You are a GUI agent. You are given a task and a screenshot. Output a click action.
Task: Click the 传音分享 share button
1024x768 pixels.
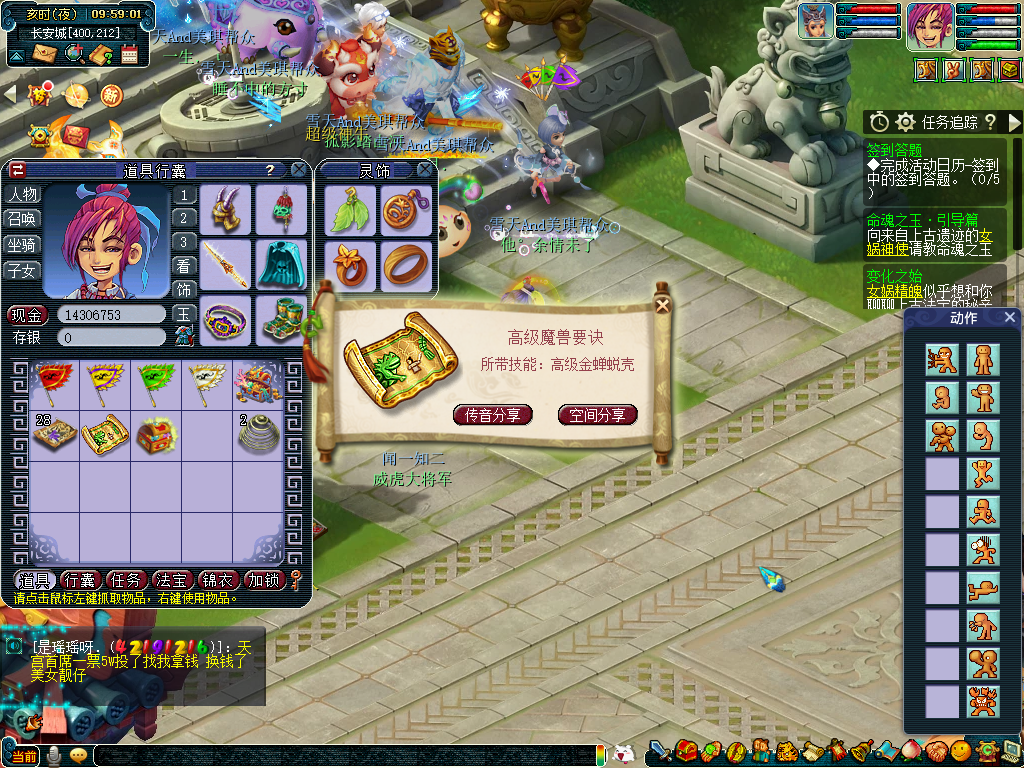492,415
